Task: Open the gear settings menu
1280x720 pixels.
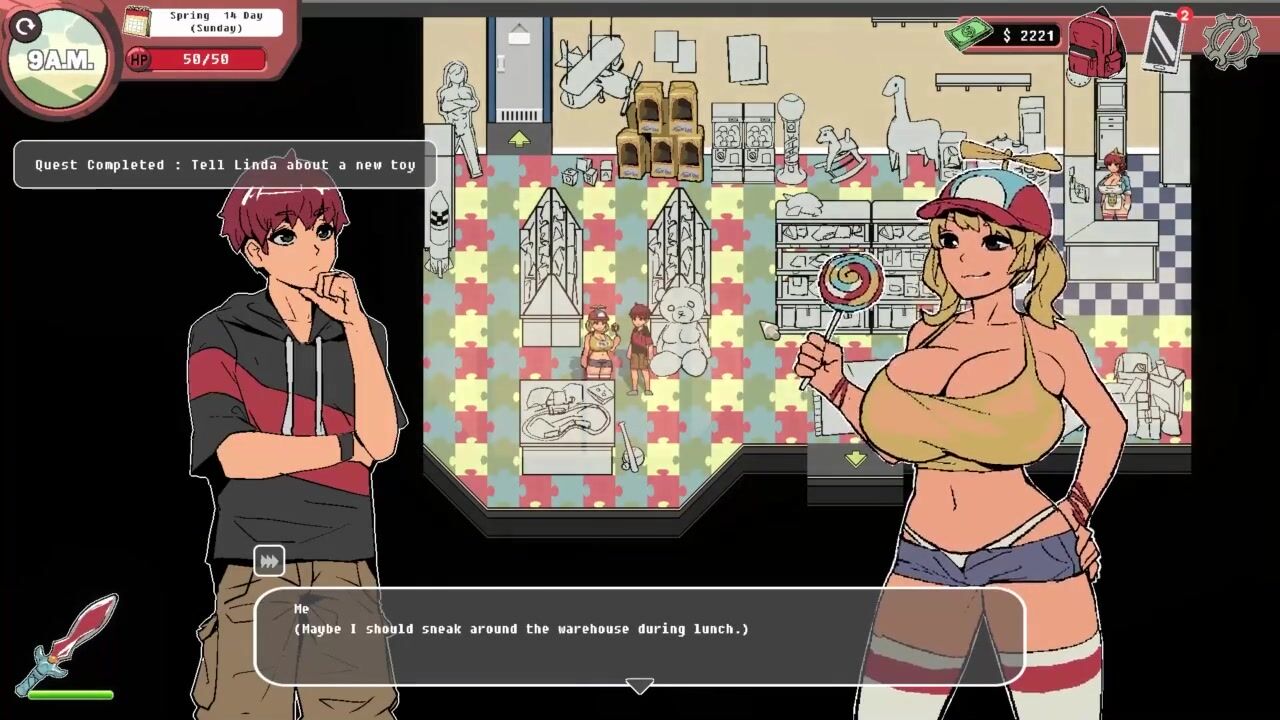Action: click(1229, 41)
